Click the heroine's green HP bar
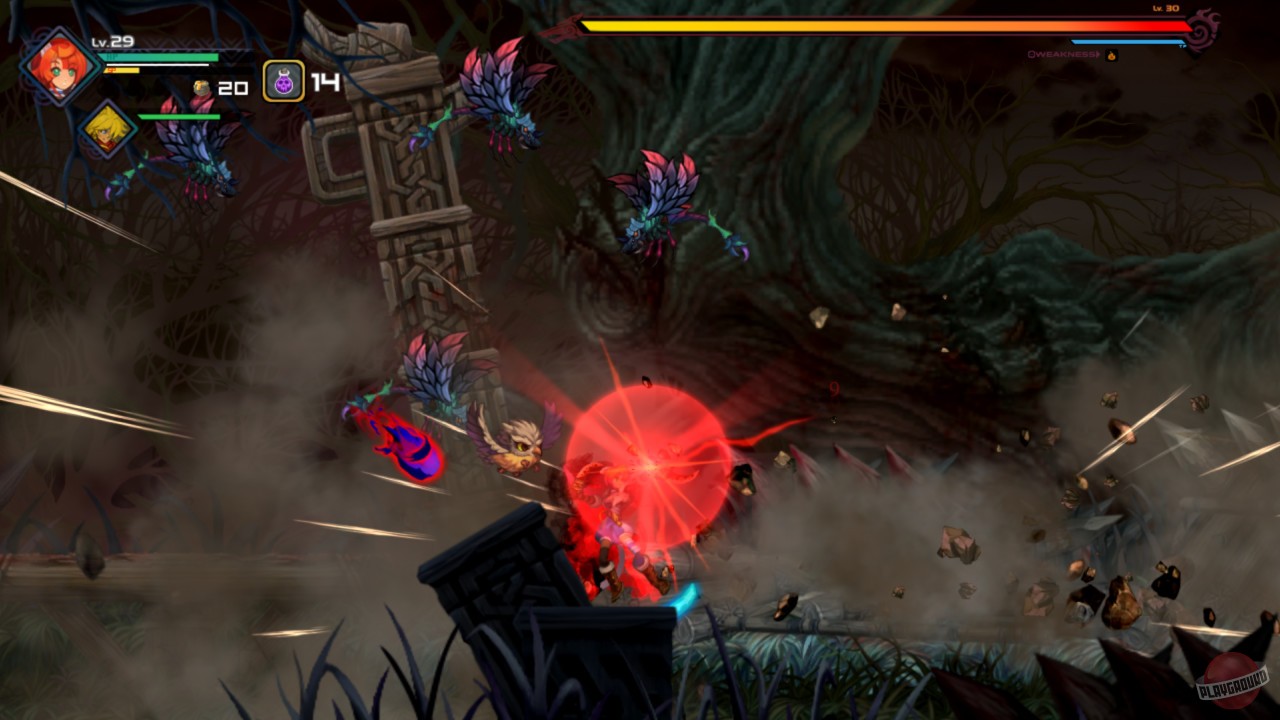Viewport: 1280px width, 720px height. [160, 57]
